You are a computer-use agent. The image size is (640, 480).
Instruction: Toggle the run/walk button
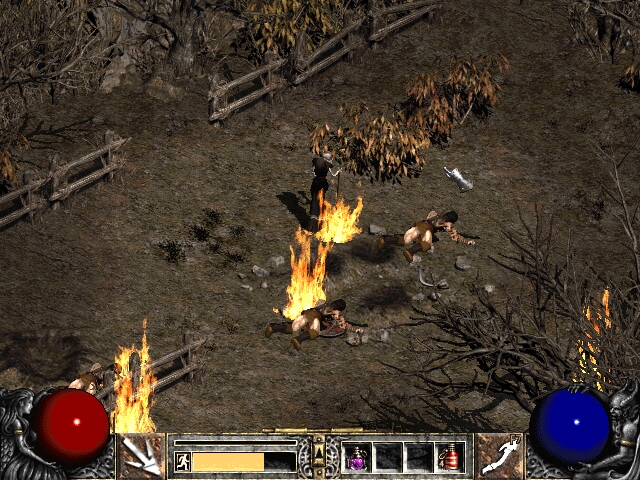pos(183,461)
